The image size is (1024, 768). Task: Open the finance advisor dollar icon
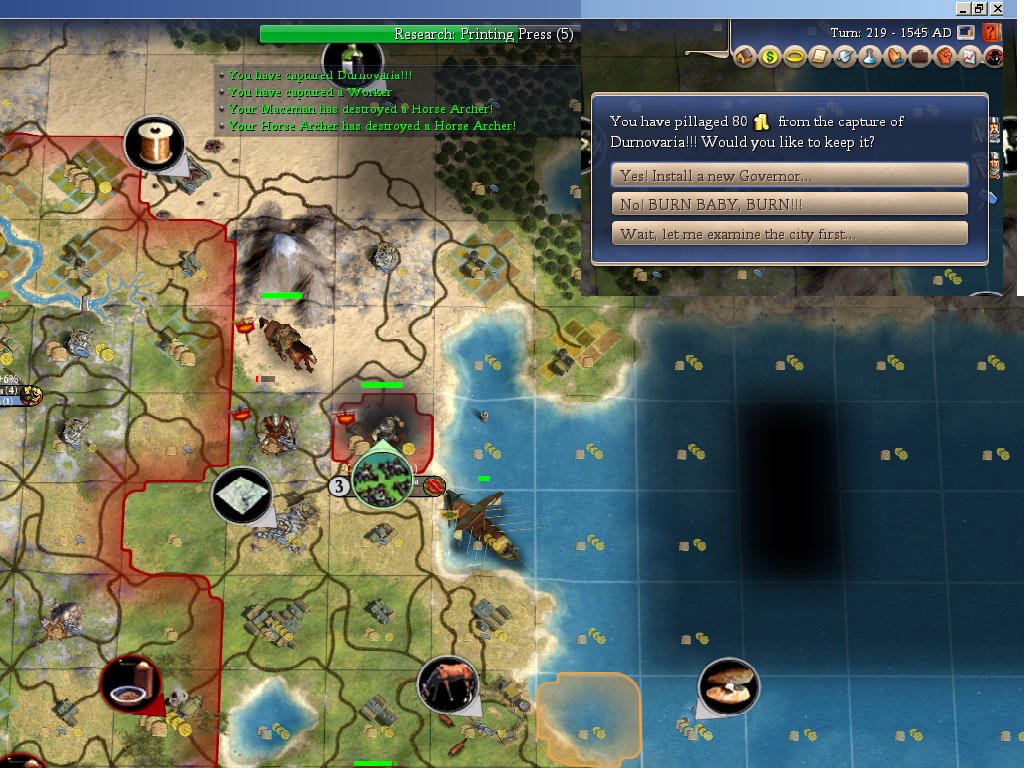tap(770, 57)
